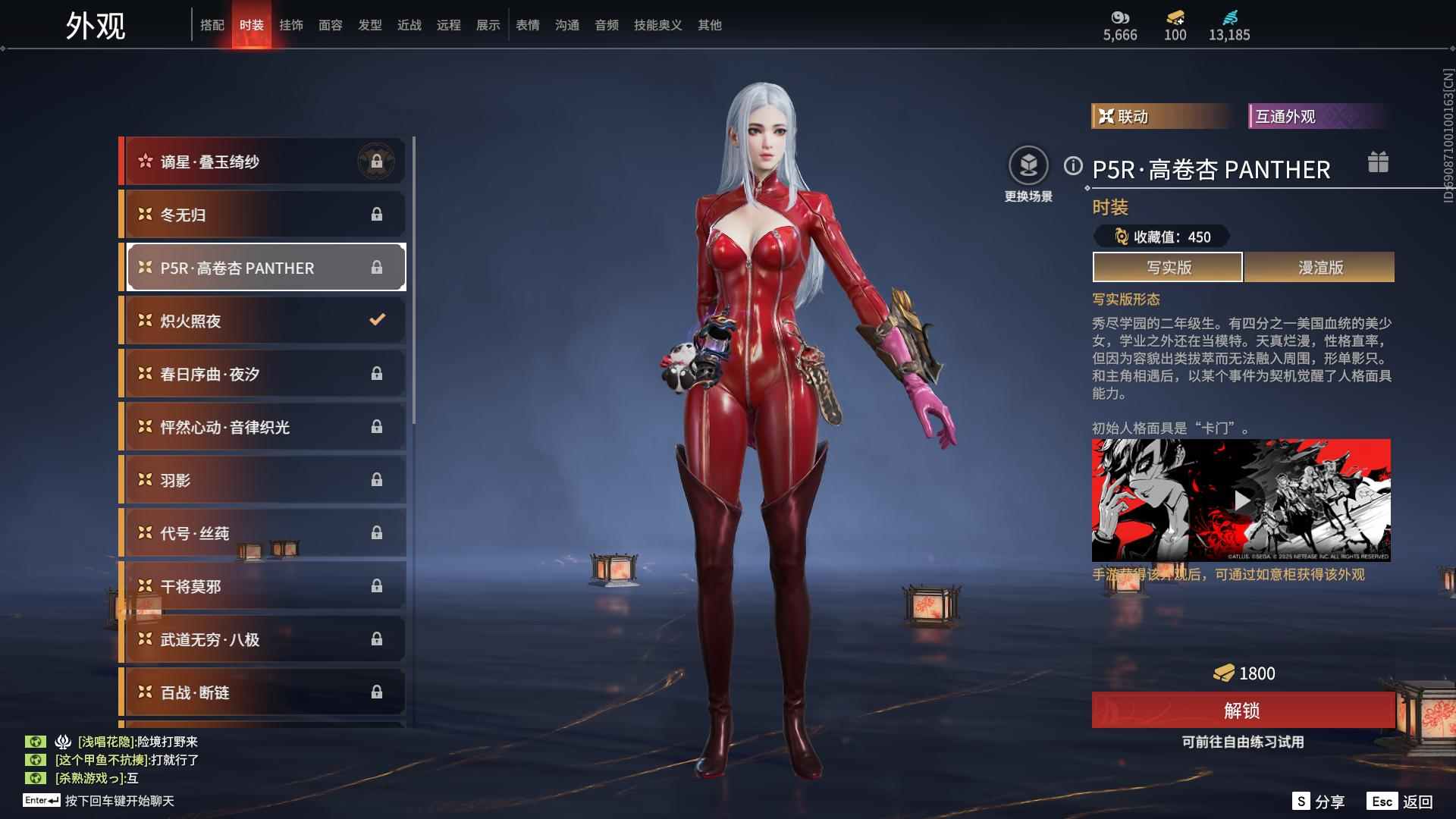1456x819 pixels.
Task: Switch to the 漫渲版 style
Action: coord(1319,268)
